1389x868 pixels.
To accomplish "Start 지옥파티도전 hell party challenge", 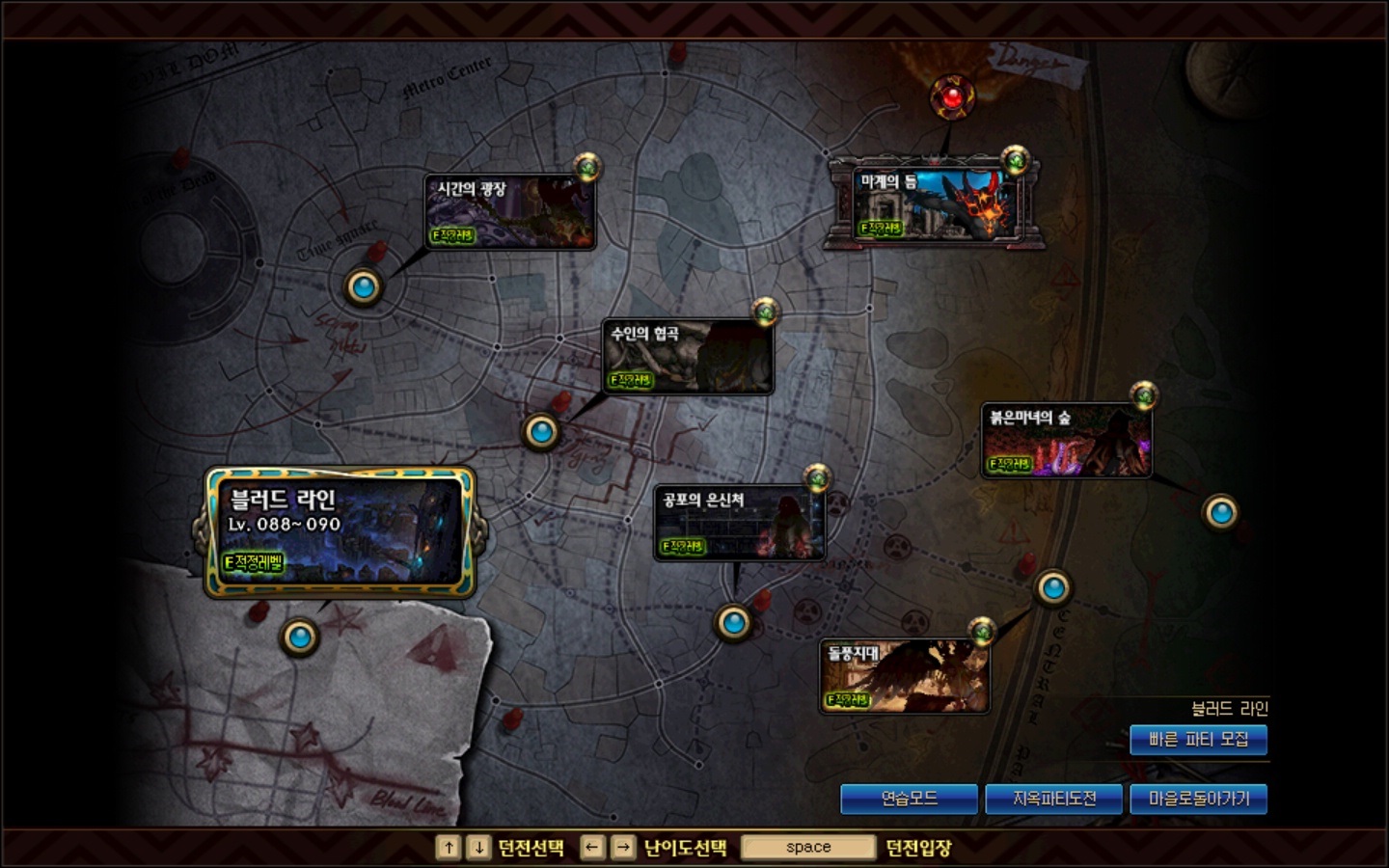I will 1053,799.
